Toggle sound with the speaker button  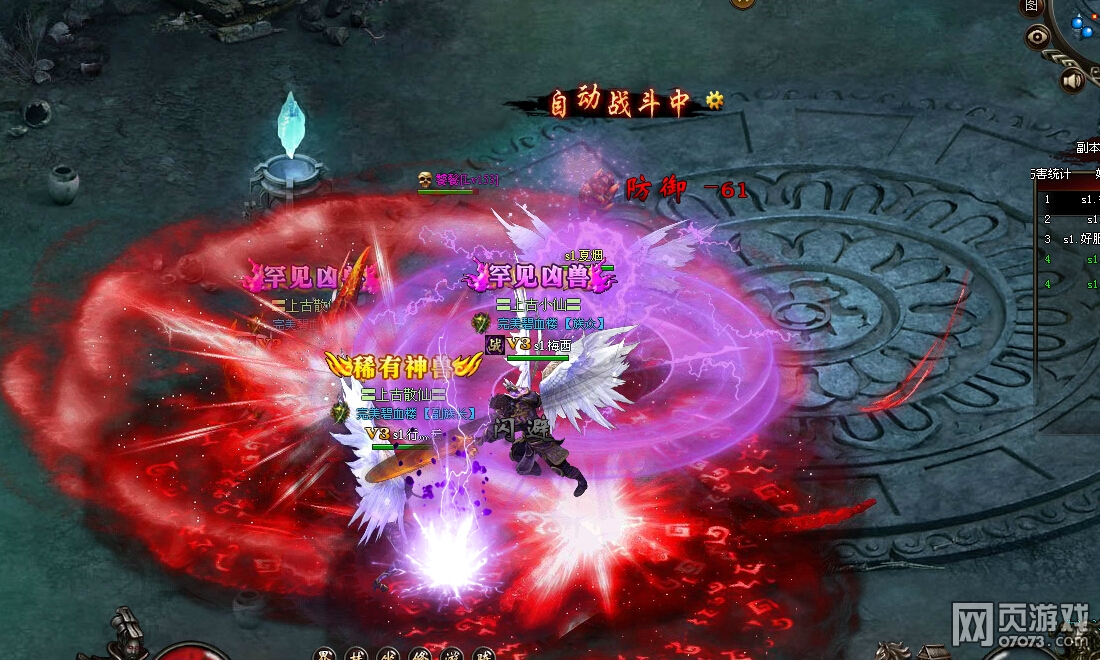tap(1073, 80)
